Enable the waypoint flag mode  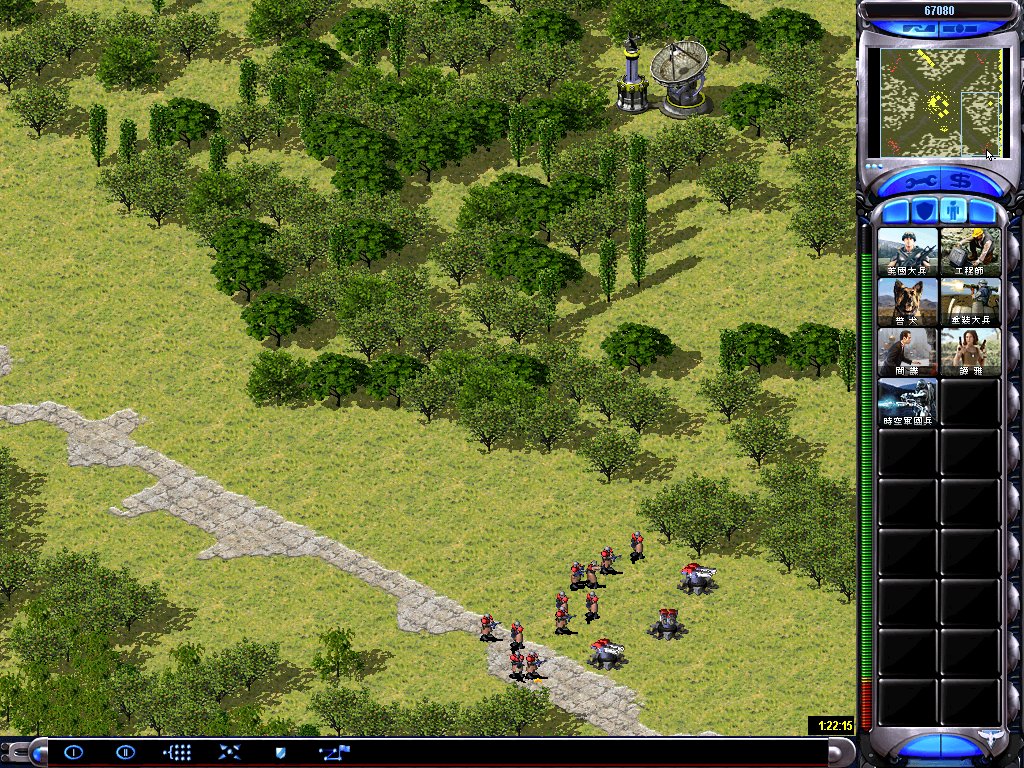click(333, 752)
